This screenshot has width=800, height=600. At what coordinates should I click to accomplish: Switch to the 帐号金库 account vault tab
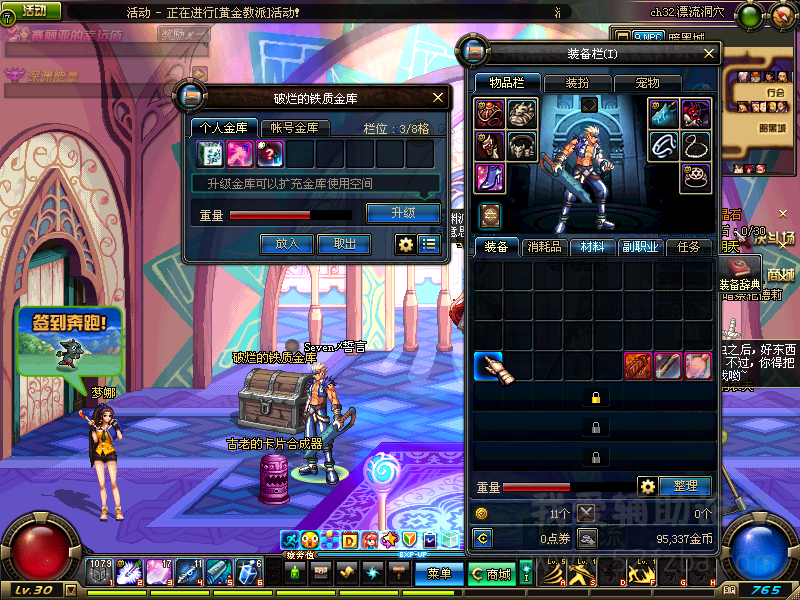tap(295, 127)
